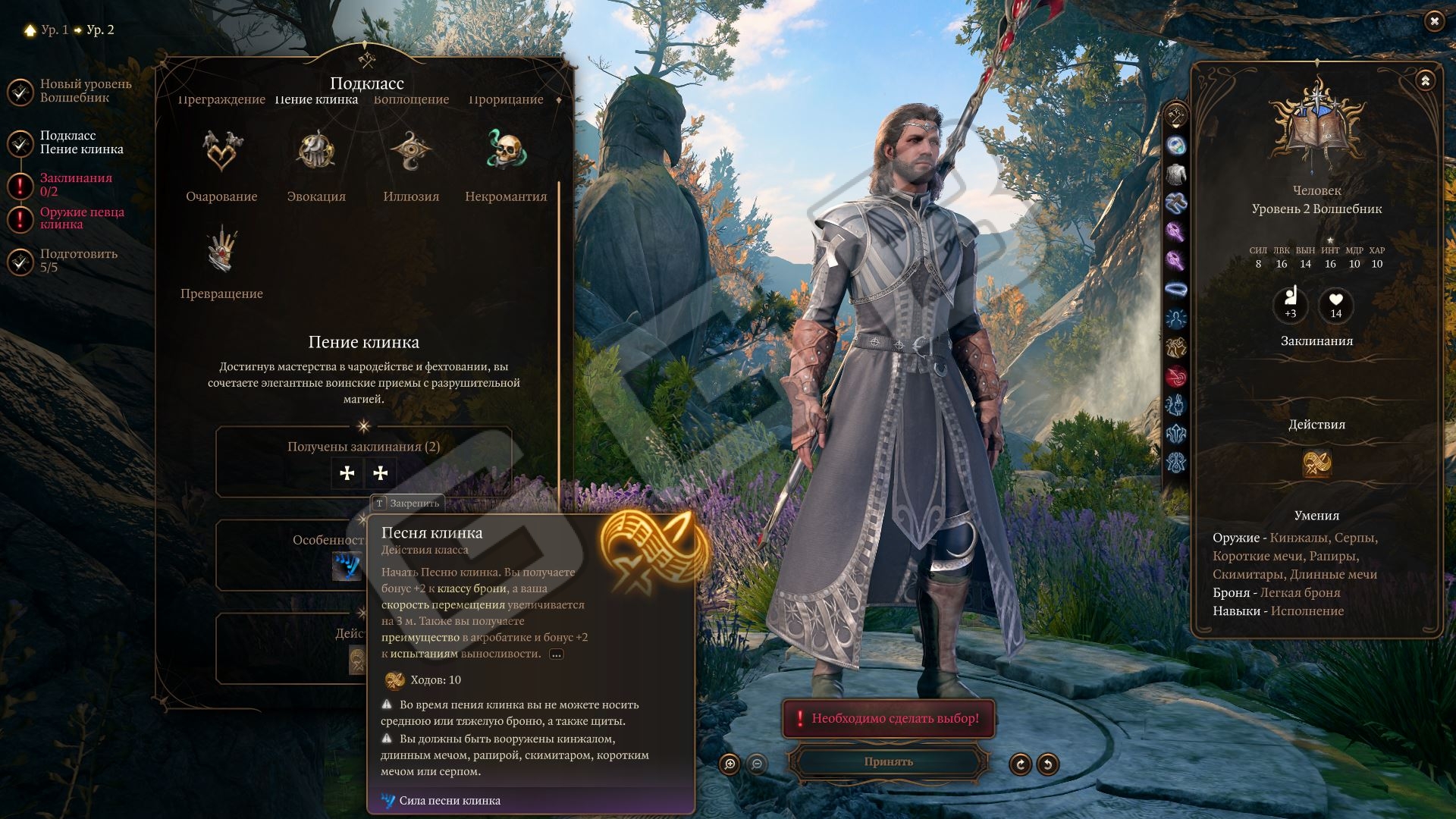Click the Песня клинка action icon

point(1316,463)
